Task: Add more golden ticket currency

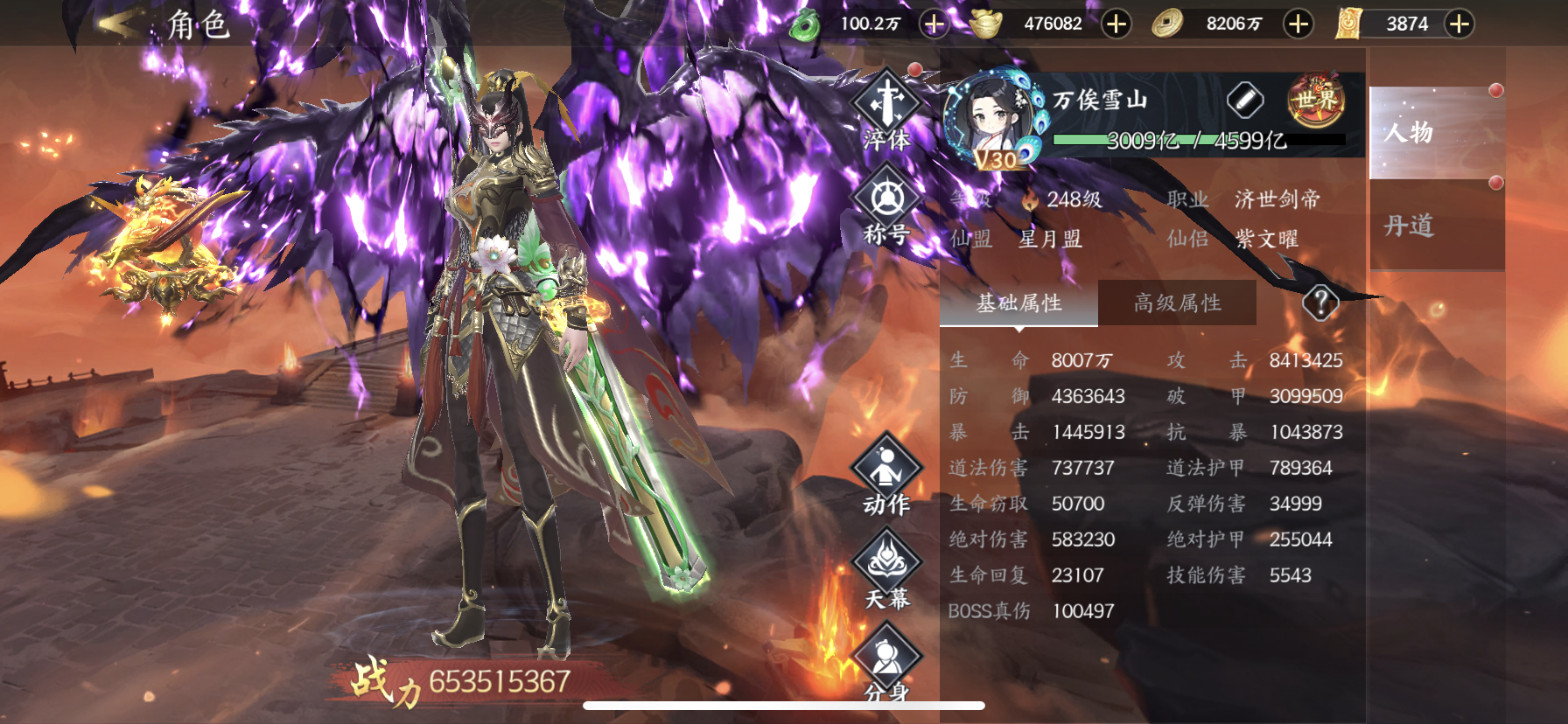Action: 1459,24
